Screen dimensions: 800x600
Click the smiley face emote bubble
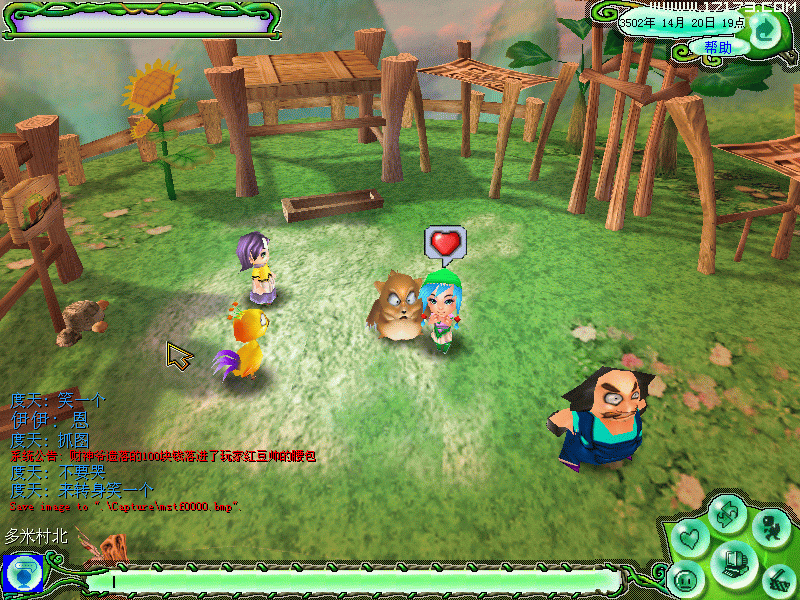(686, 578)
